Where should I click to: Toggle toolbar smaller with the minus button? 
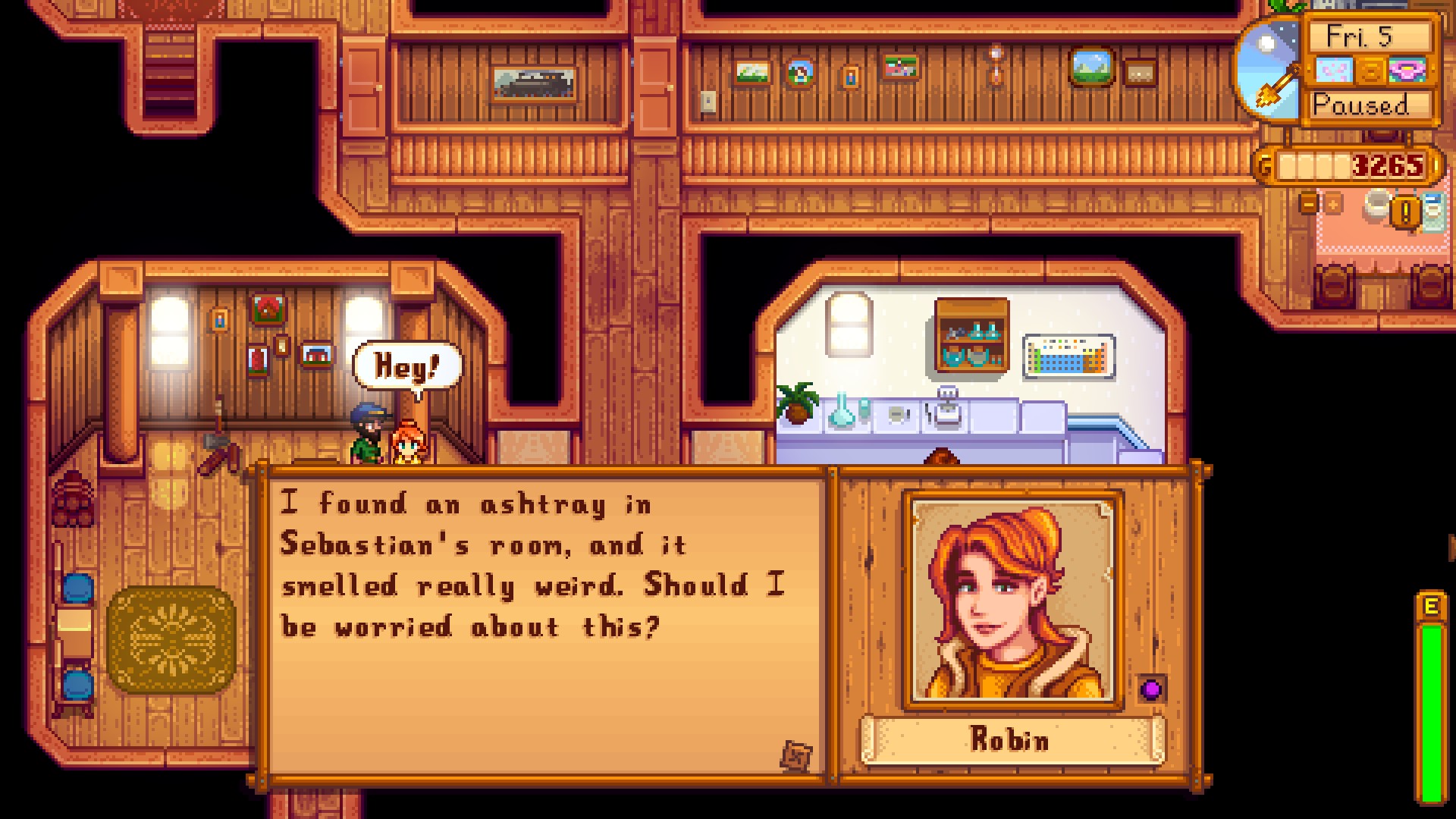(x=1309, y=206)
